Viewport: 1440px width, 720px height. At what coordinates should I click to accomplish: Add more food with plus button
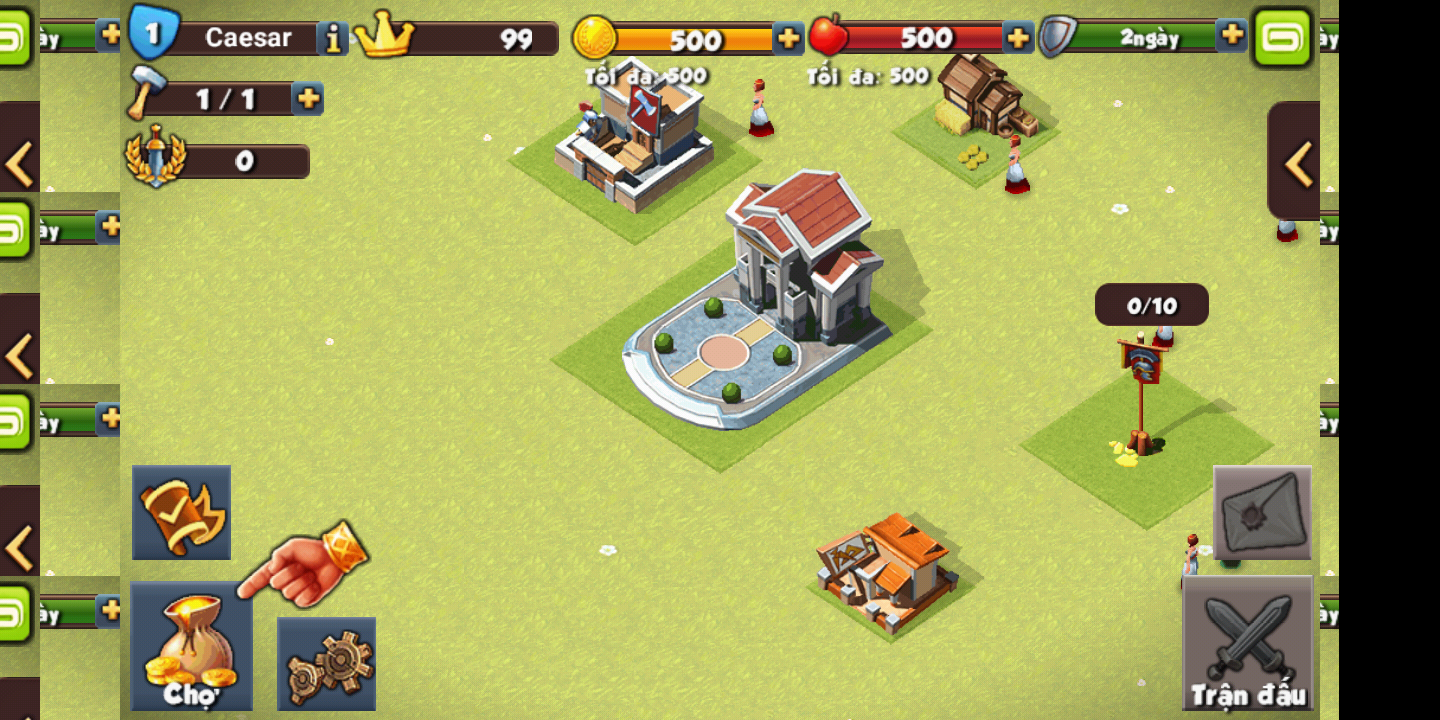coord(1018,39)
